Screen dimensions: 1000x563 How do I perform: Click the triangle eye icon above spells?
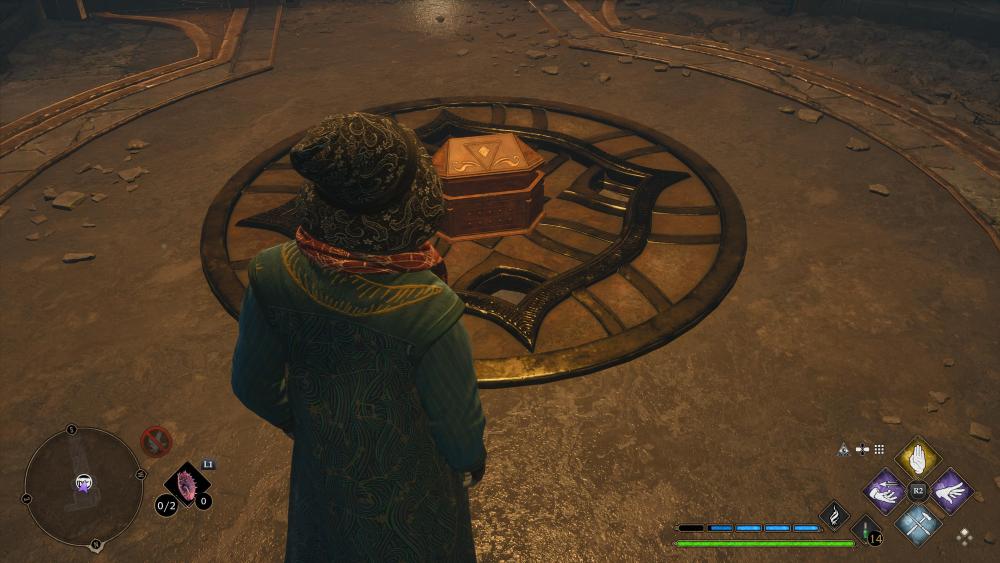844,450
